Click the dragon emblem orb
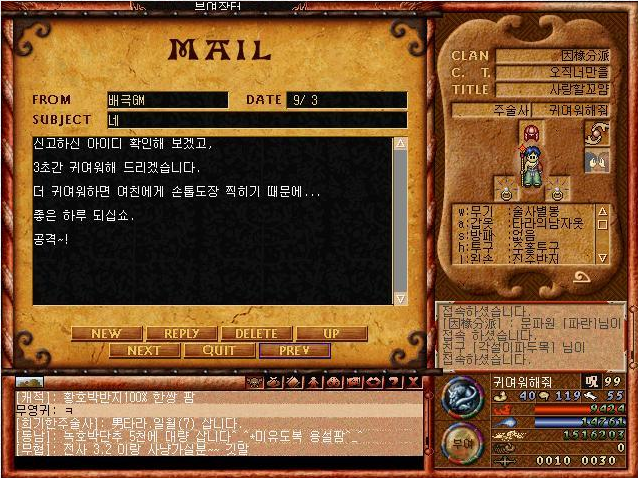638x478 pixels. (x=463, y=395)
